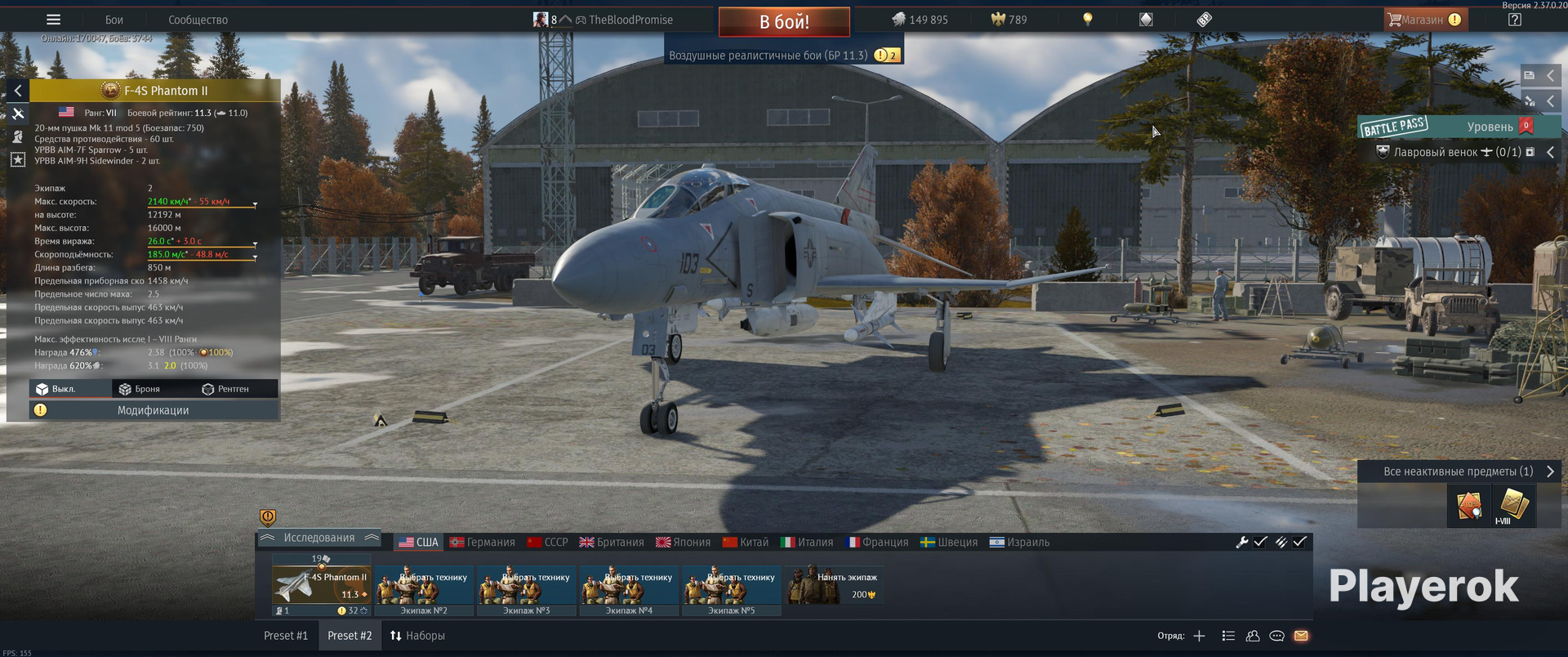
Task: Start battle with the В бой! button
Action: [x=784, y=22]
